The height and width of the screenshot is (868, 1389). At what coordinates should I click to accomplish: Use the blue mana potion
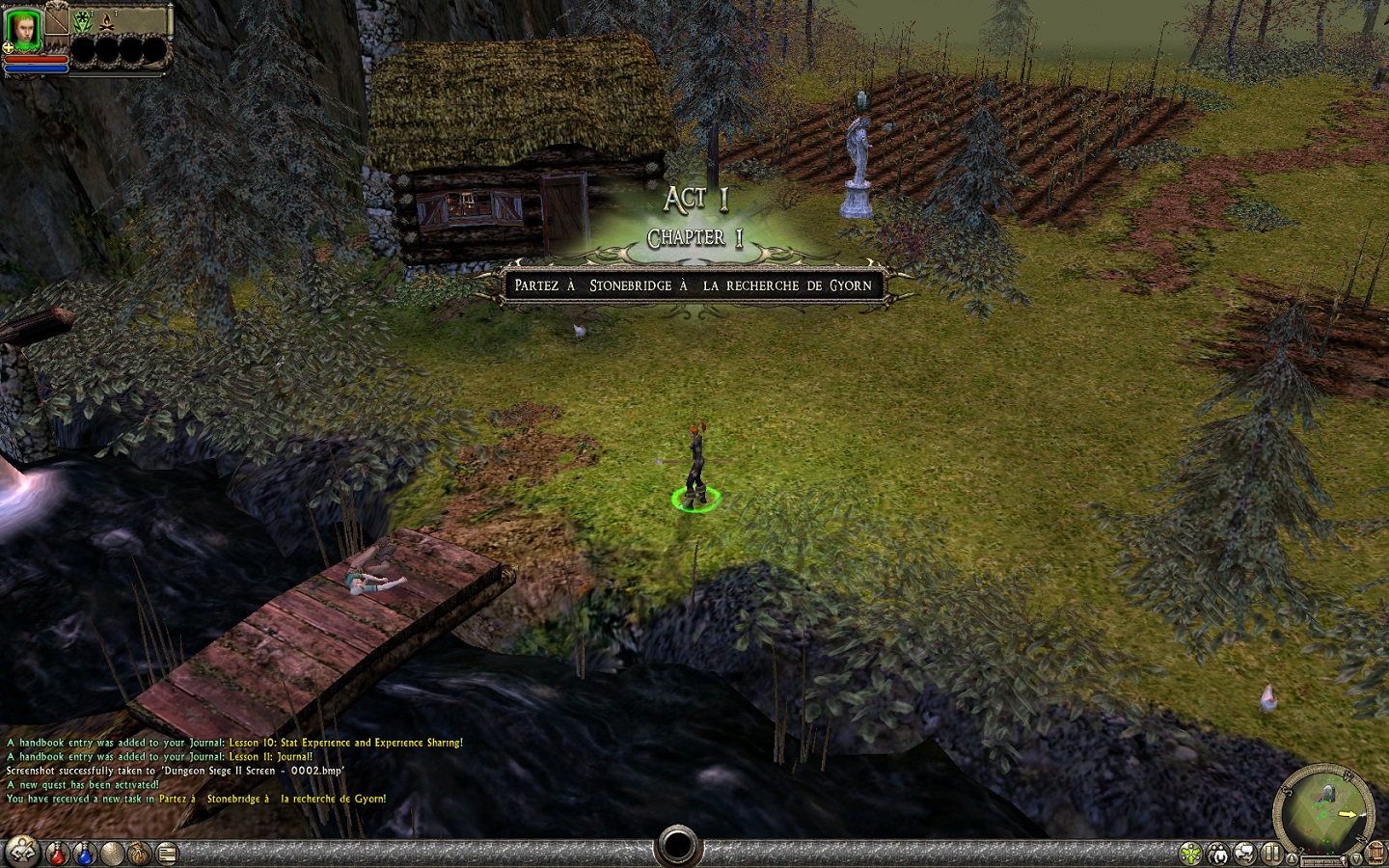click(x=85, y=853)
